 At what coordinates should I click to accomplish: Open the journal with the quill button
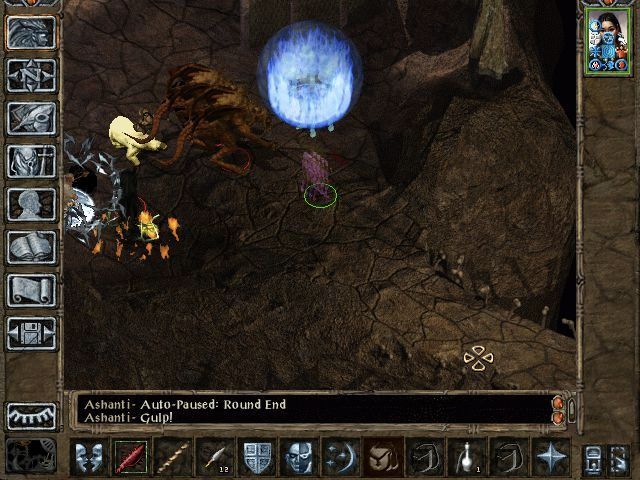pyautogui.click(x=32, y=117)
